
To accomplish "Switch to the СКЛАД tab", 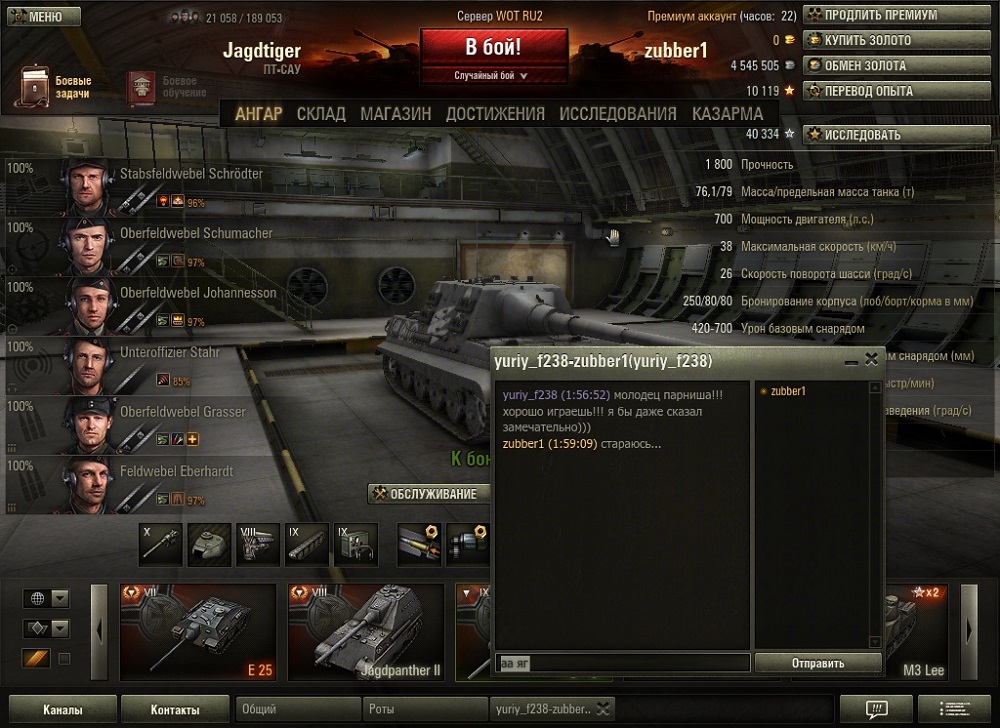I will (x=321, y=114).
